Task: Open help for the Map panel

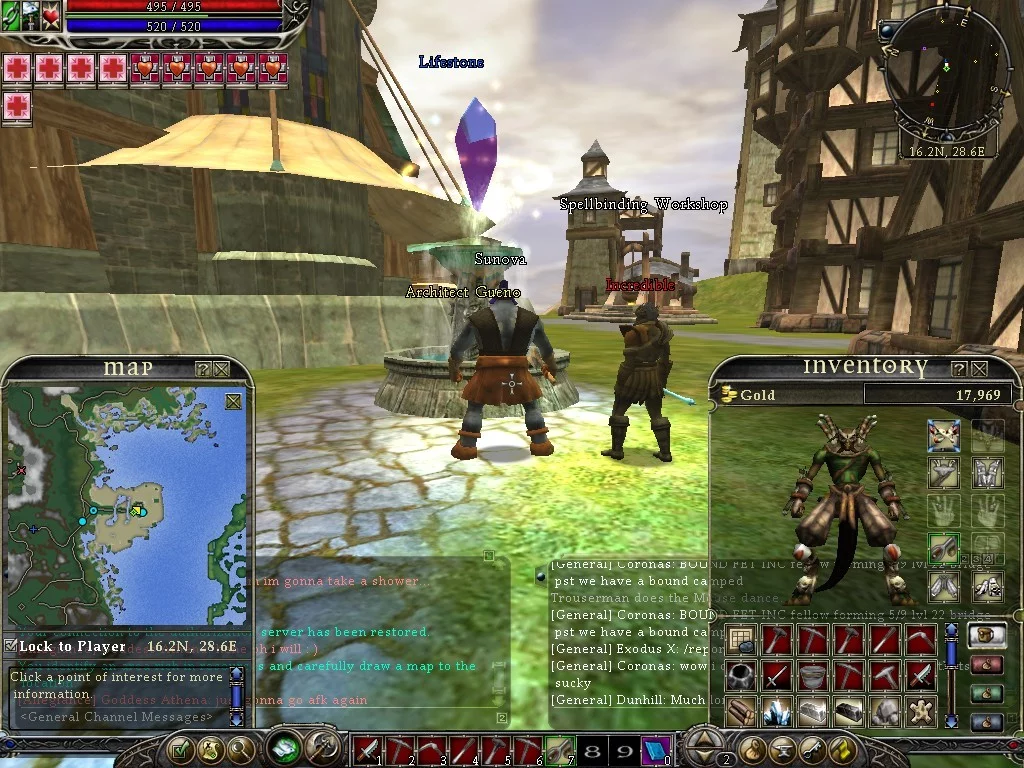Action: click(202, 369)
